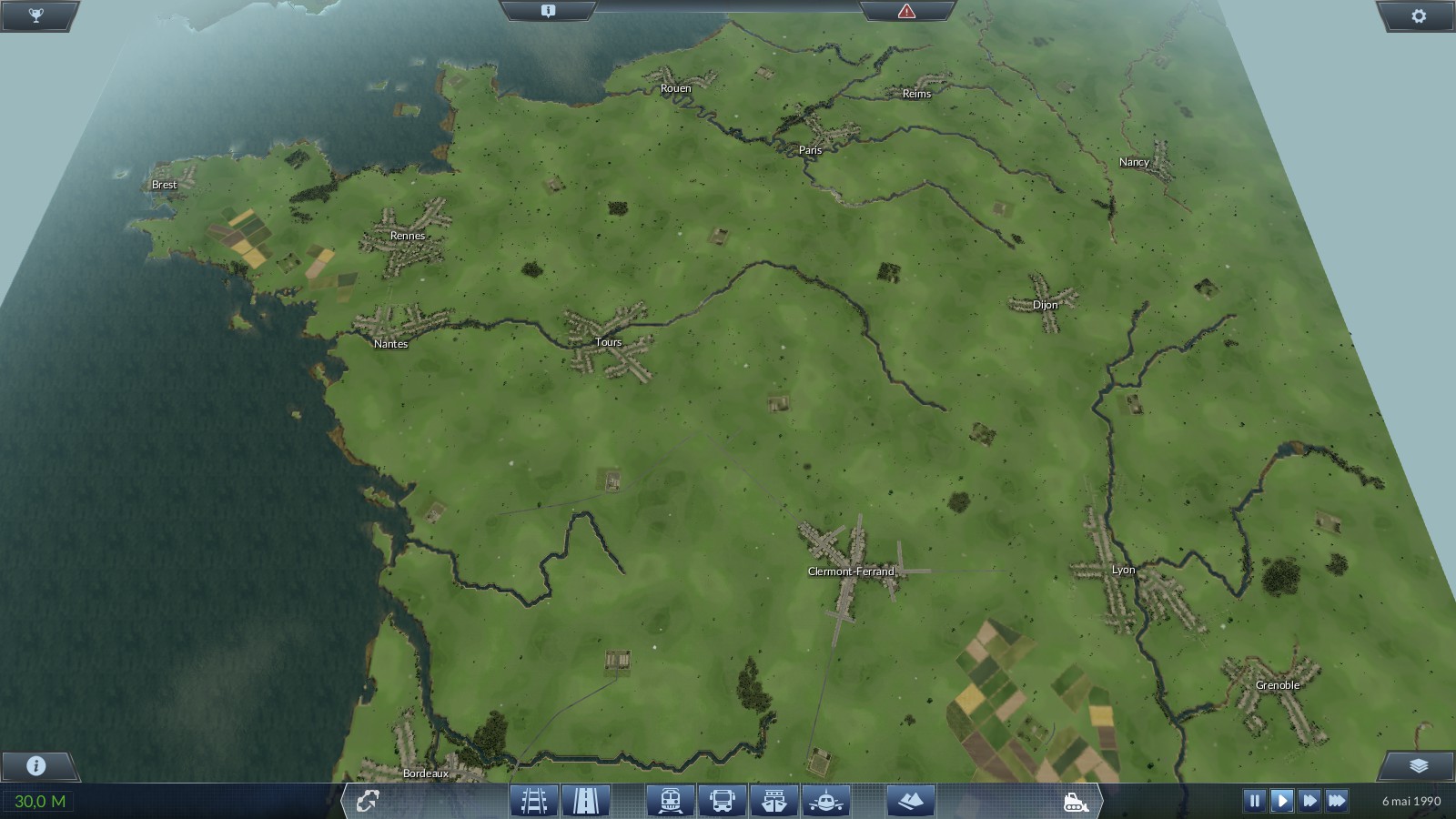
Task: Select the rail track construction tool
Action: (x=533, y=801)
